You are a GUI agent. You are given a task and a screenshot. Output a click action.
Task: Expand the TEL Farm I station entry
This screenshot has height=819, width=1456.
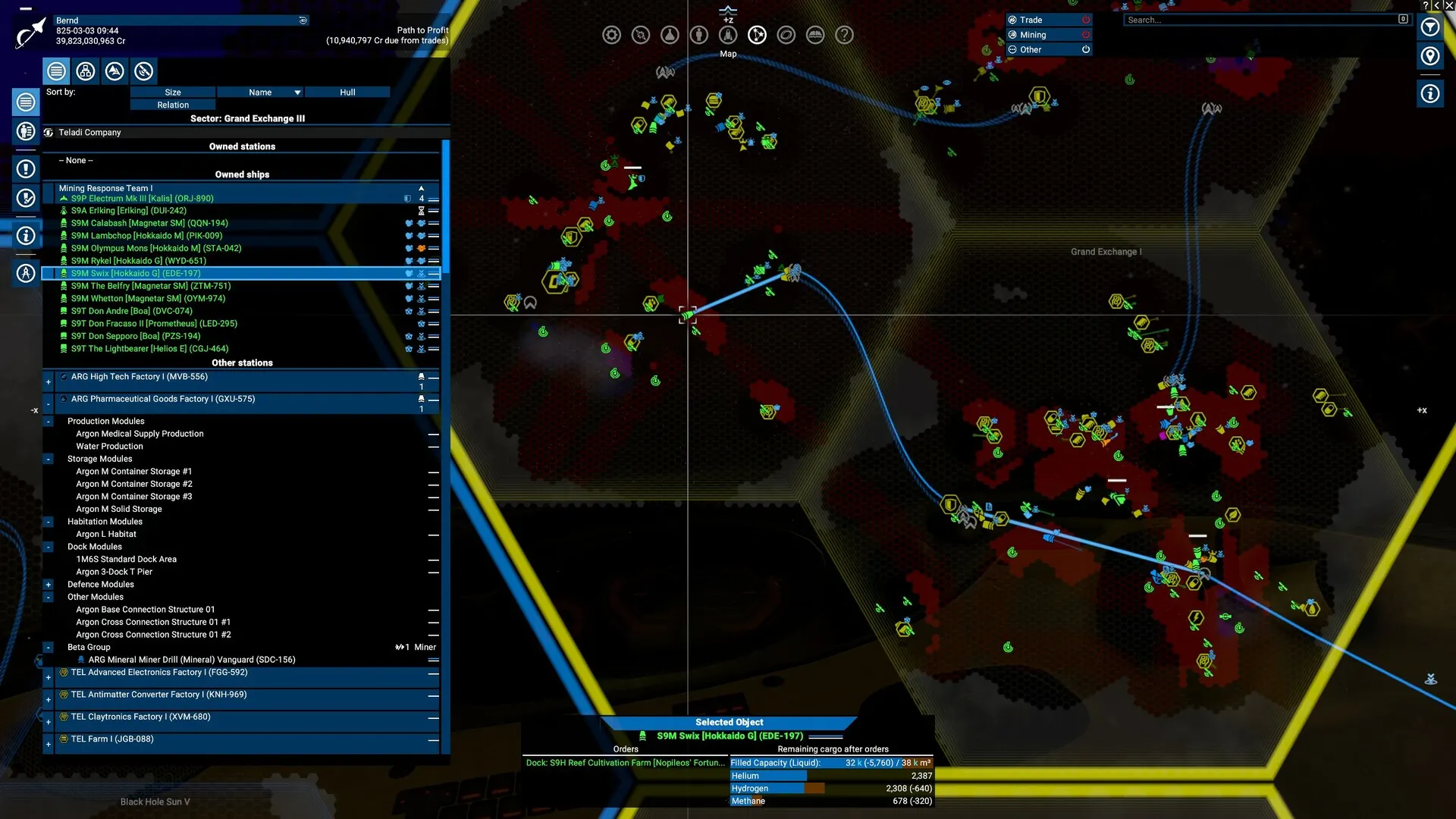pyautogui.click(x=48, y=745)
